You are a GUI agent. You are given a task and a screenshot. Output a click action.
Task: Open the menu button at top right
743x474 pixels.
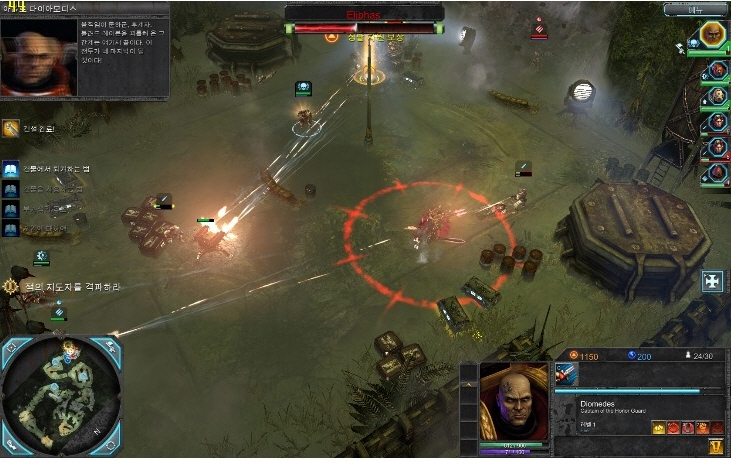(710, 8)
